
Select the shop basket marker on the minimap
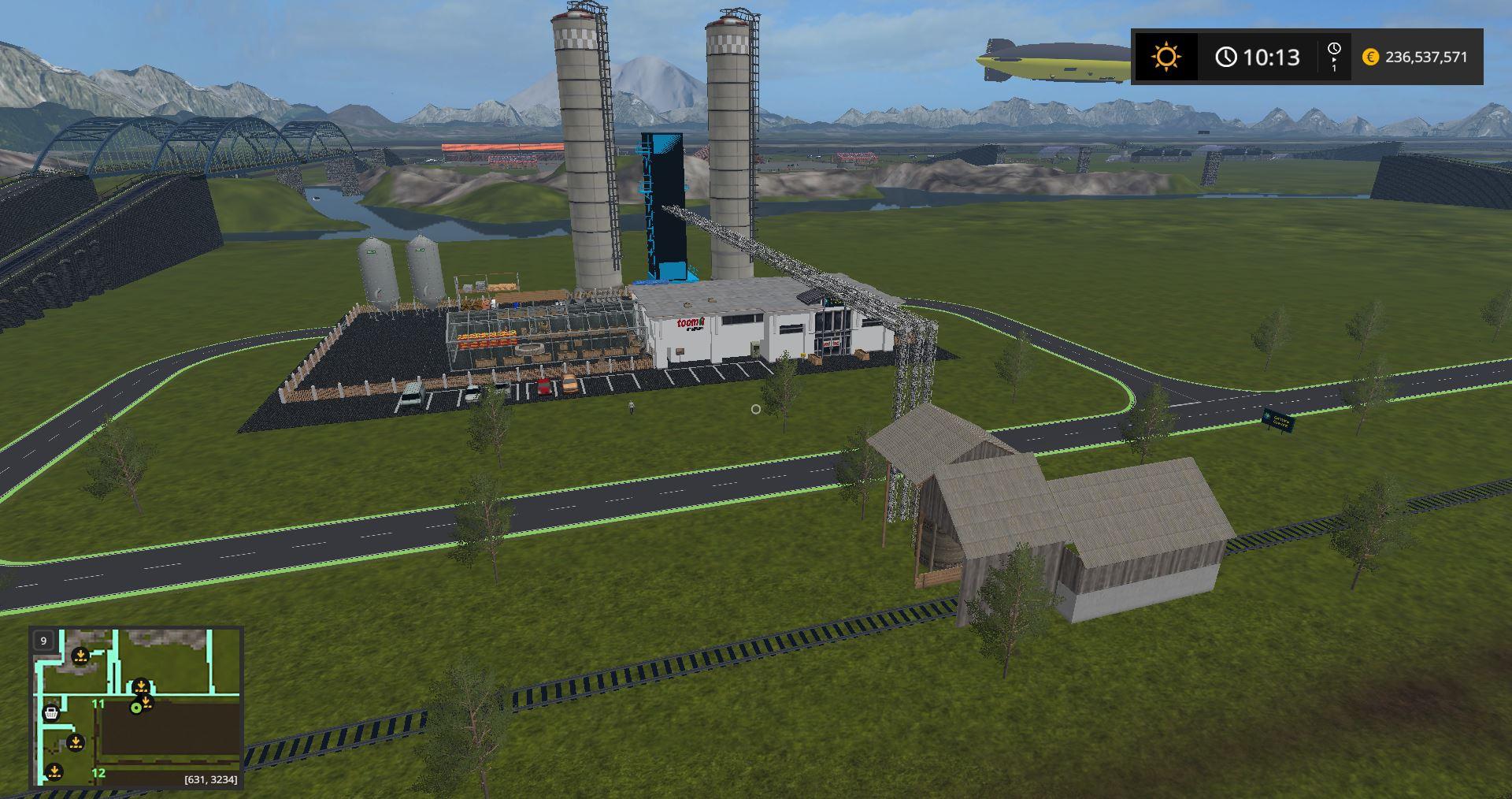(x=51, y=713)
